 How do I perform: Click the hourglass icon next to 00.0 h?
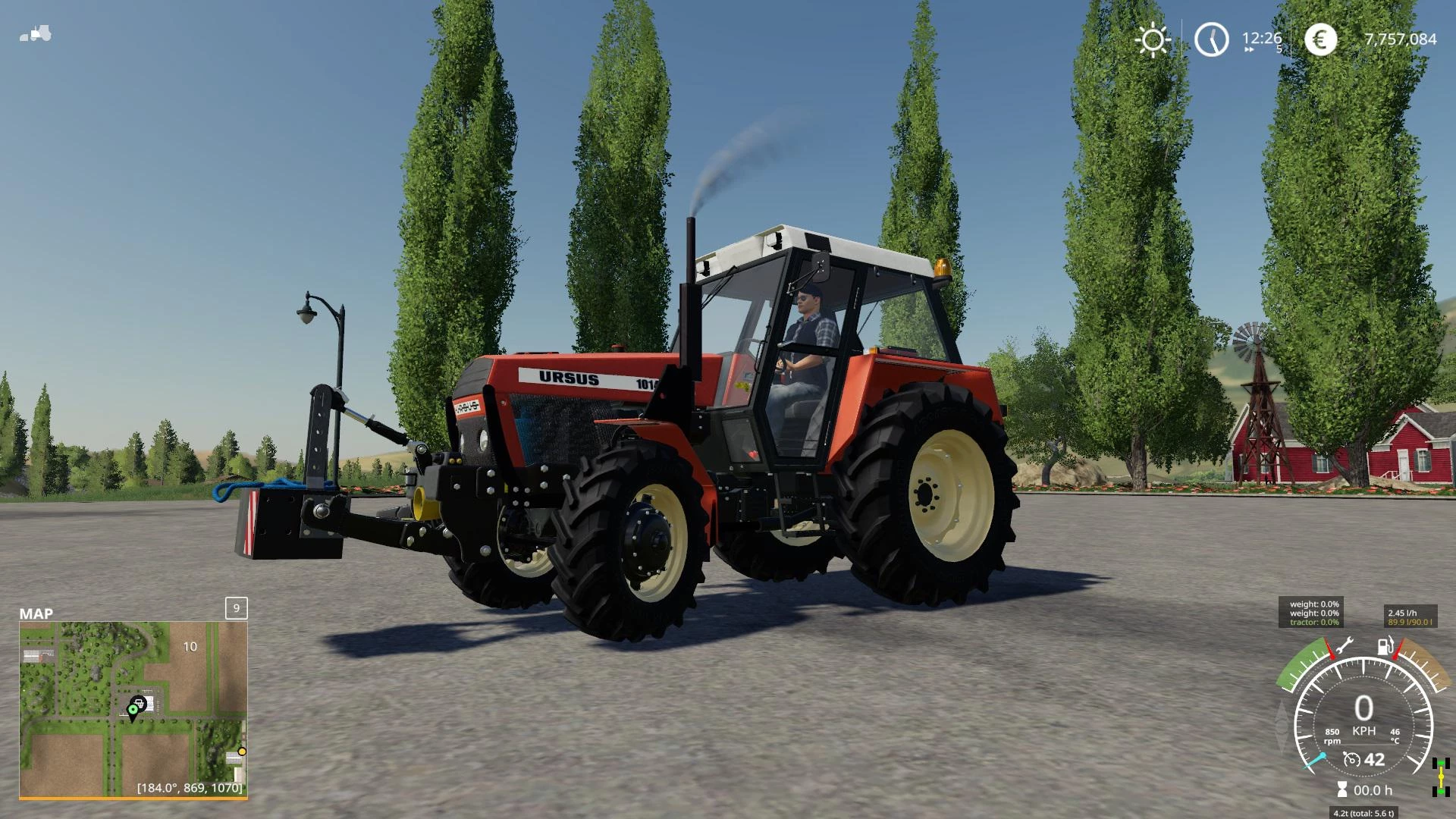(1342, 788)
